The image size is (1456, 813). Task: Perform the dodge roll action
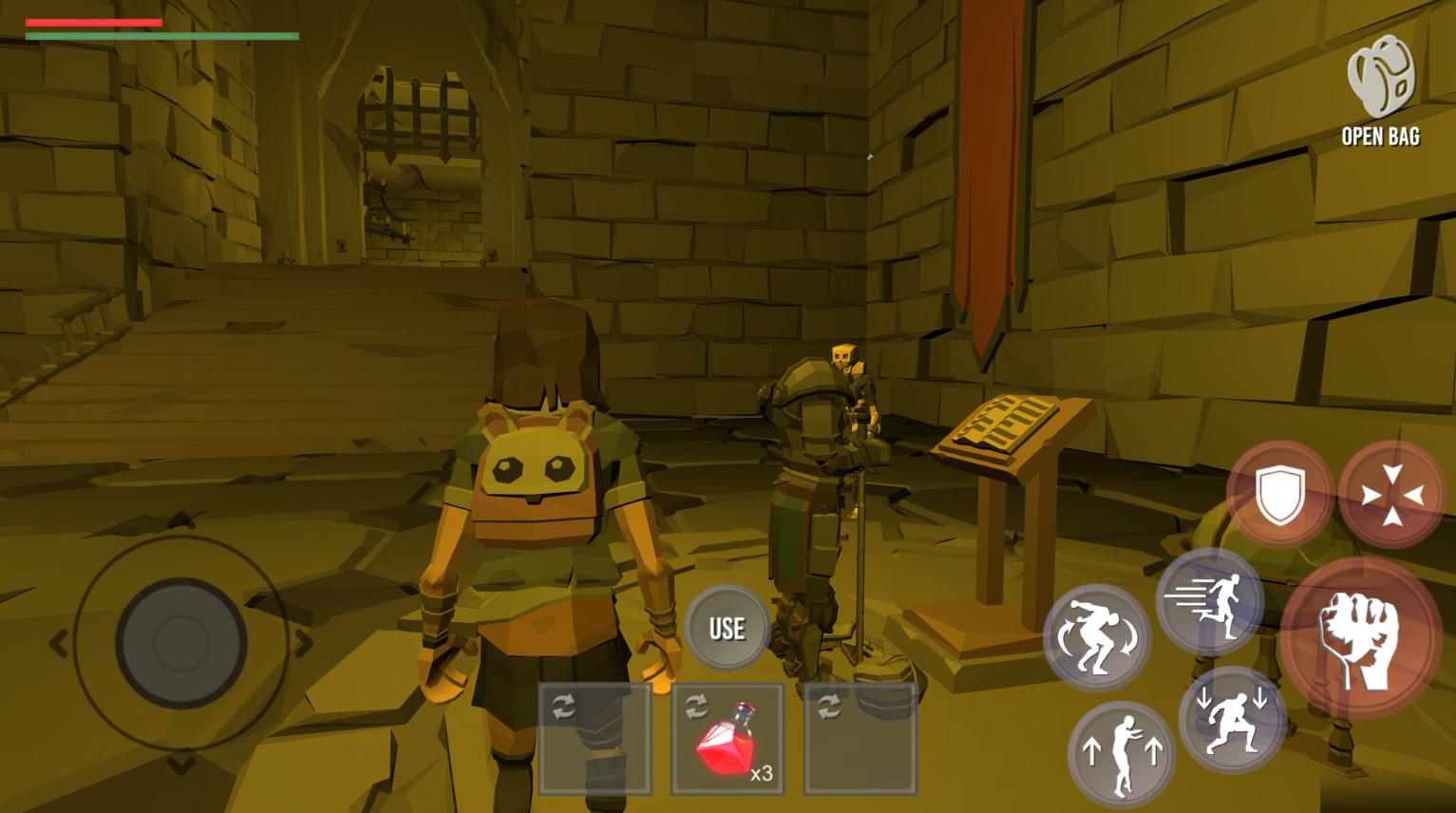point(1097,637)
